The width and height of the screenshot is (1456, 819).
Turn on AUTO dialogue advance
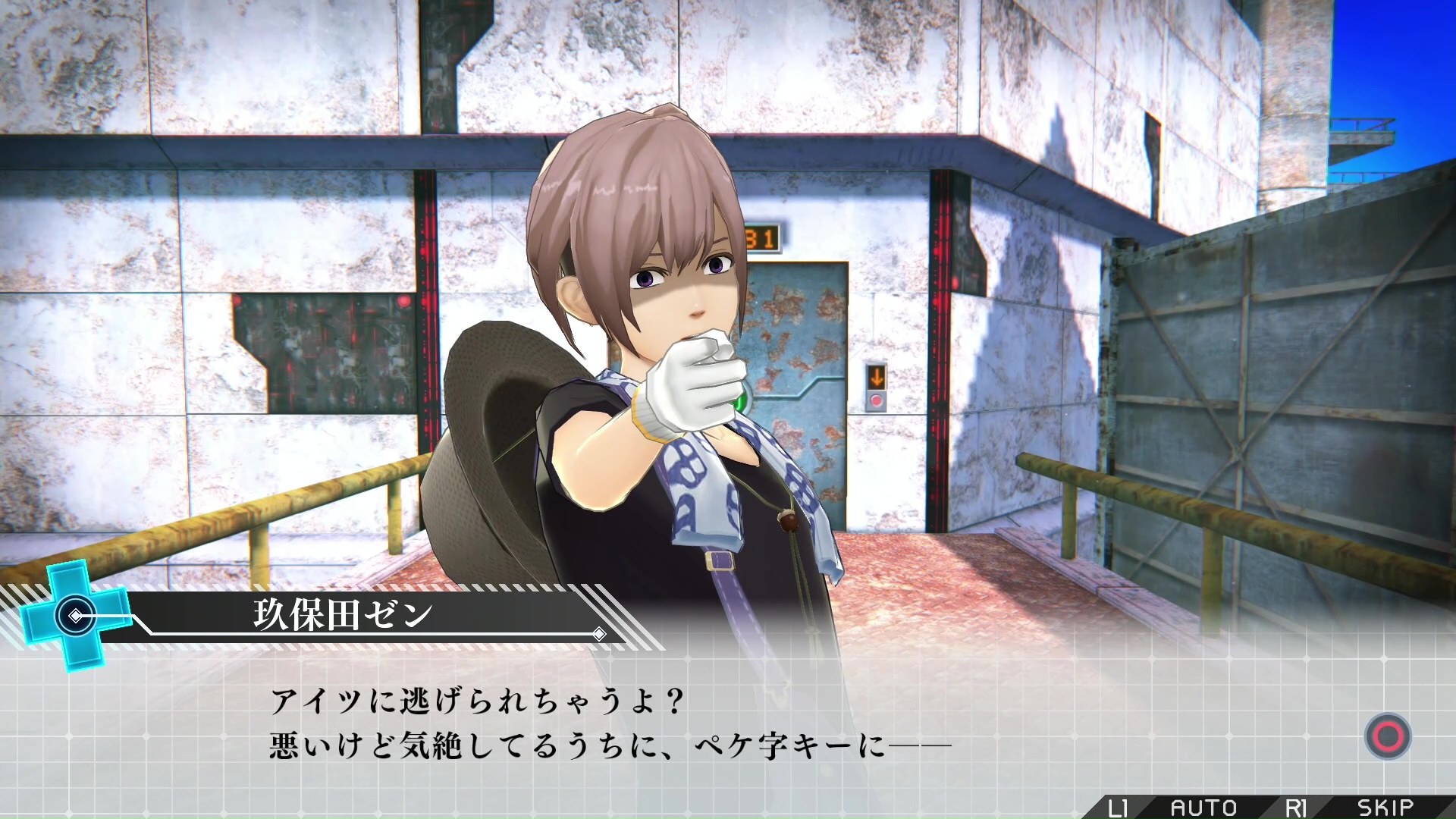(x=1203, y=808)
